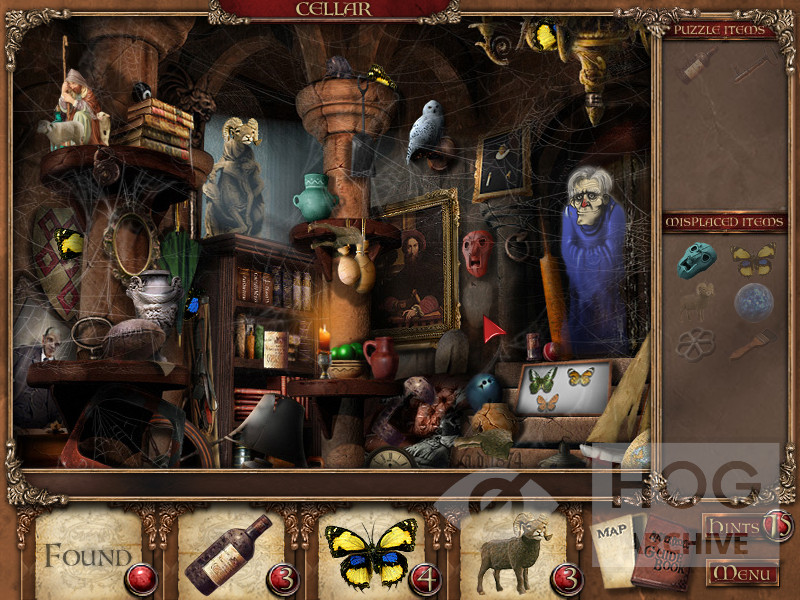The height and width of the screenshot is (600, 800).
Task: Select the wine bottle target card
Action: tap(228, 553)
